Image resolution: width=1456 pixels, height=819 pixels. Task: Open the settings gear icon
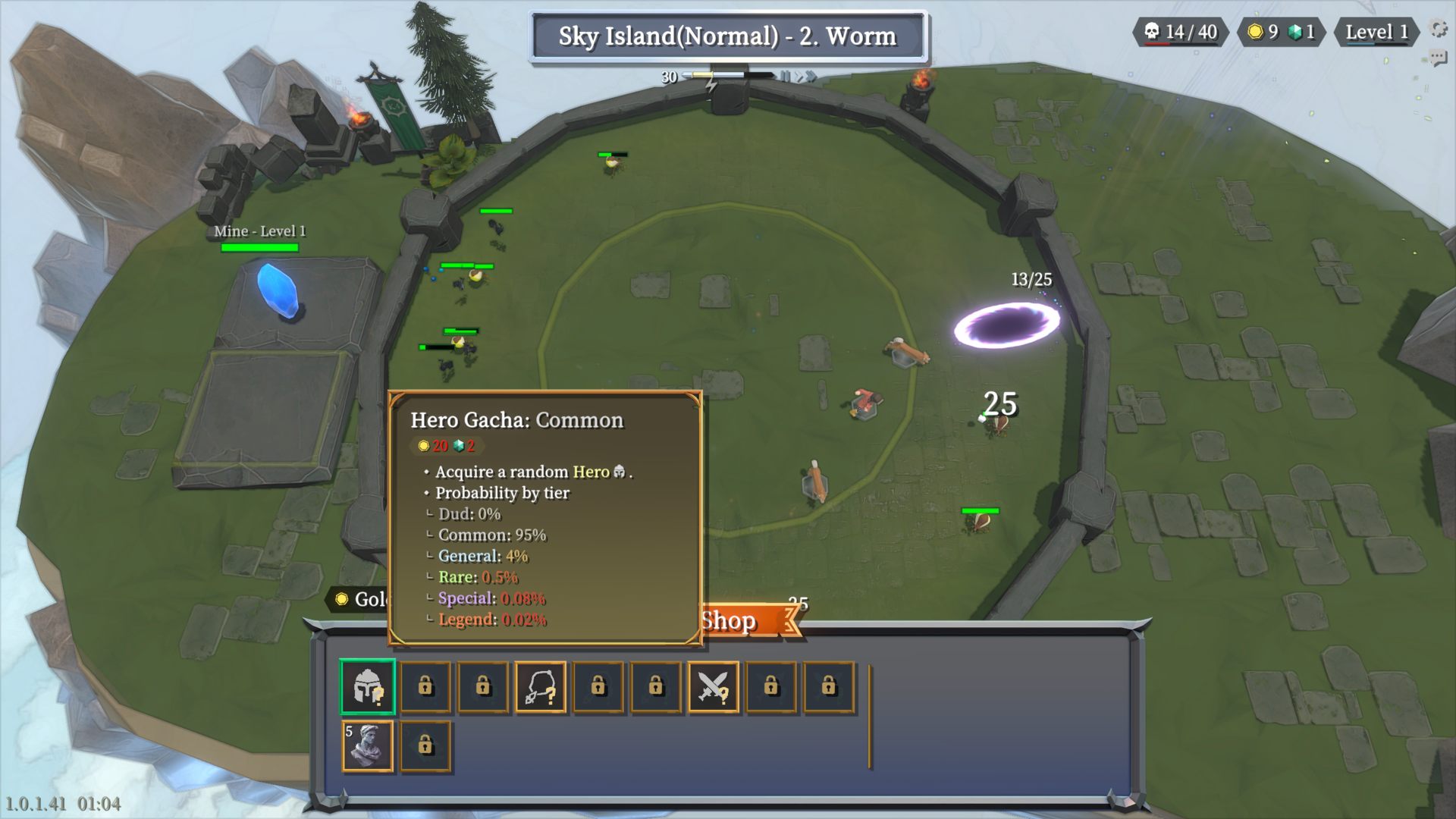[1438, 29]
